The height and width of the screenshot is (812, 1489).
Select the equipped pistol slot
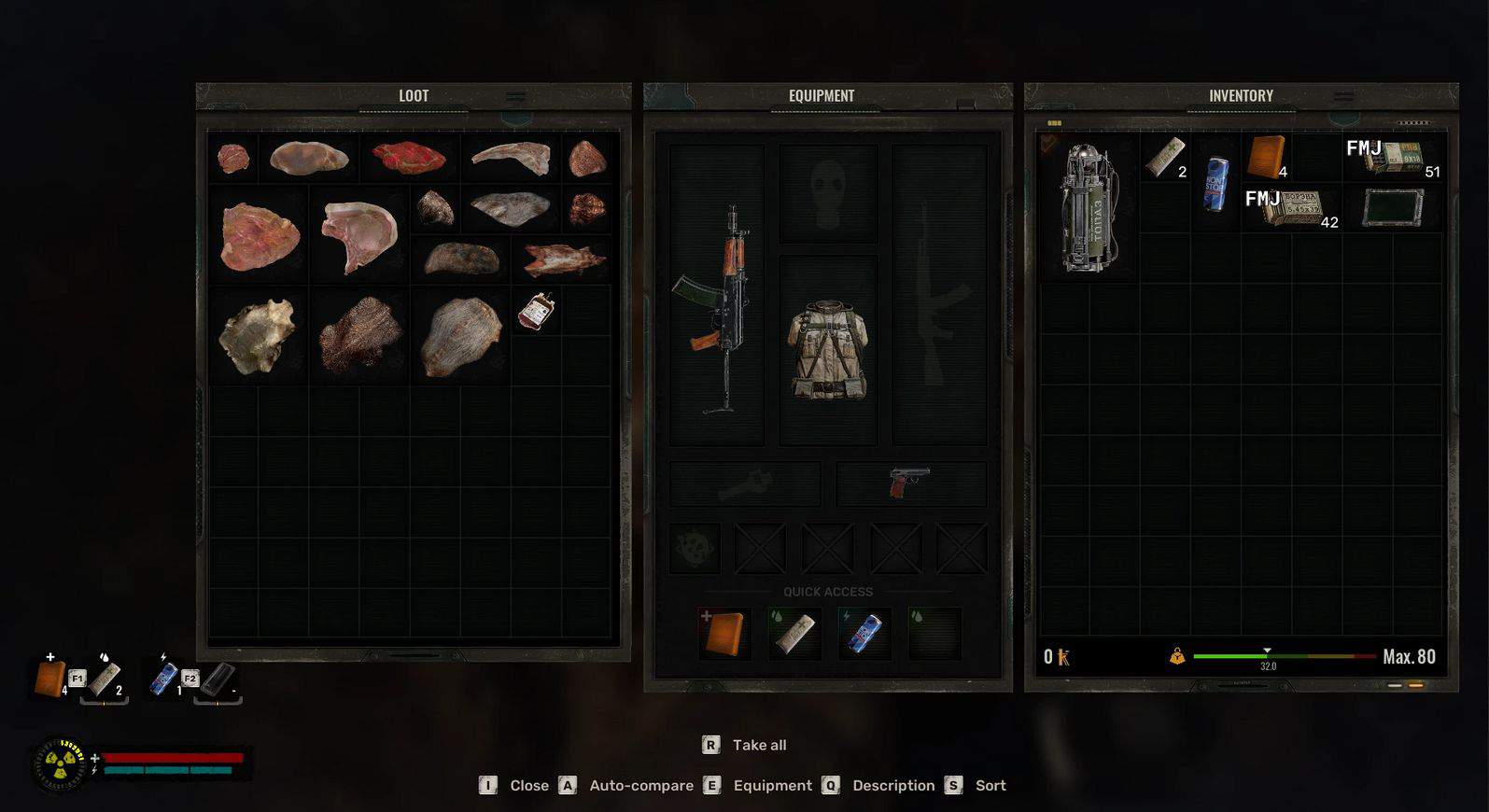910,483
